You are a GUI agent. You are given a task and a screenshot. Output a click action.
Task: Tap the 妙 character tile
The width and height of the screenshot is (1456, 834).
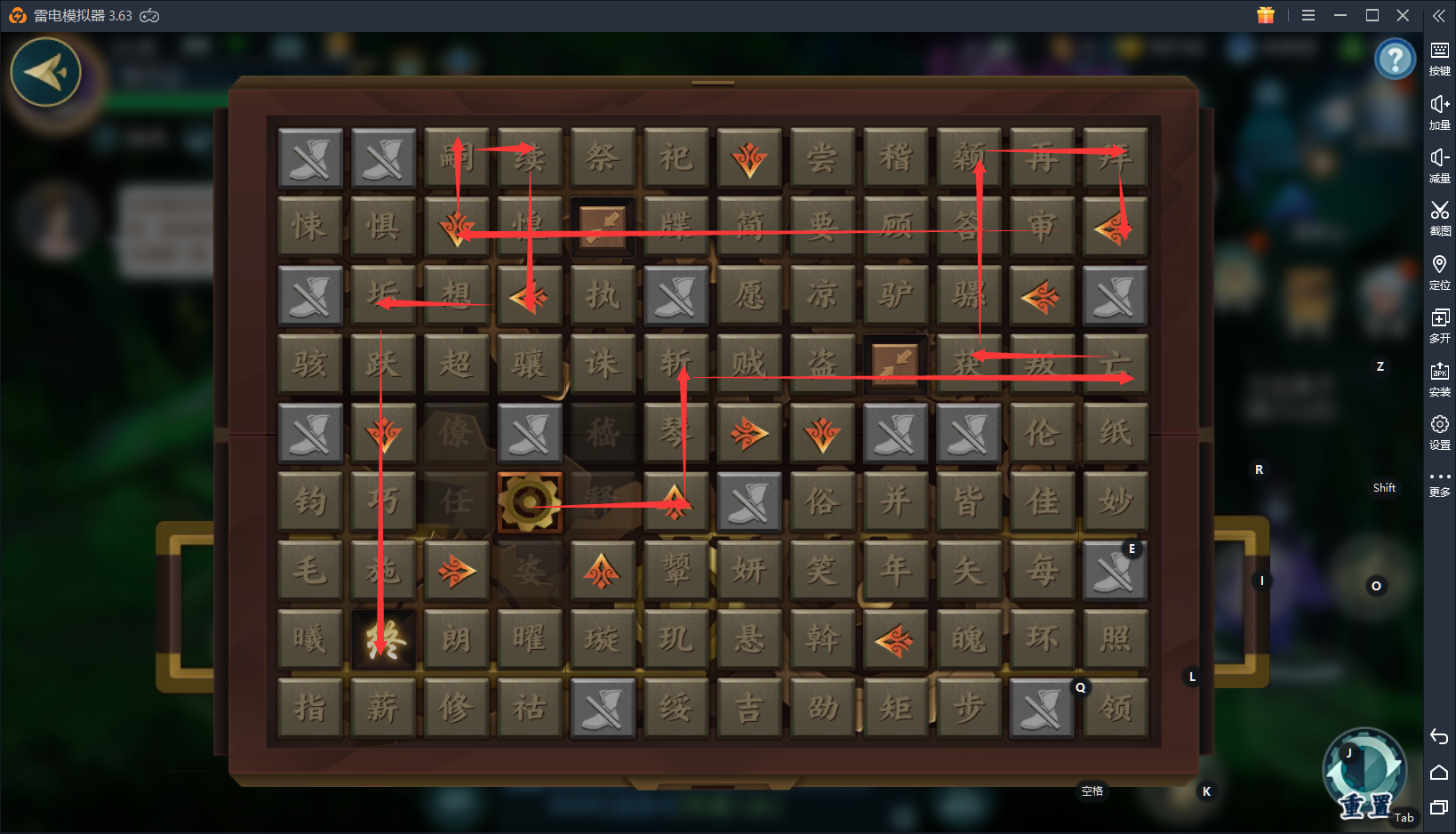[1115, 502]
